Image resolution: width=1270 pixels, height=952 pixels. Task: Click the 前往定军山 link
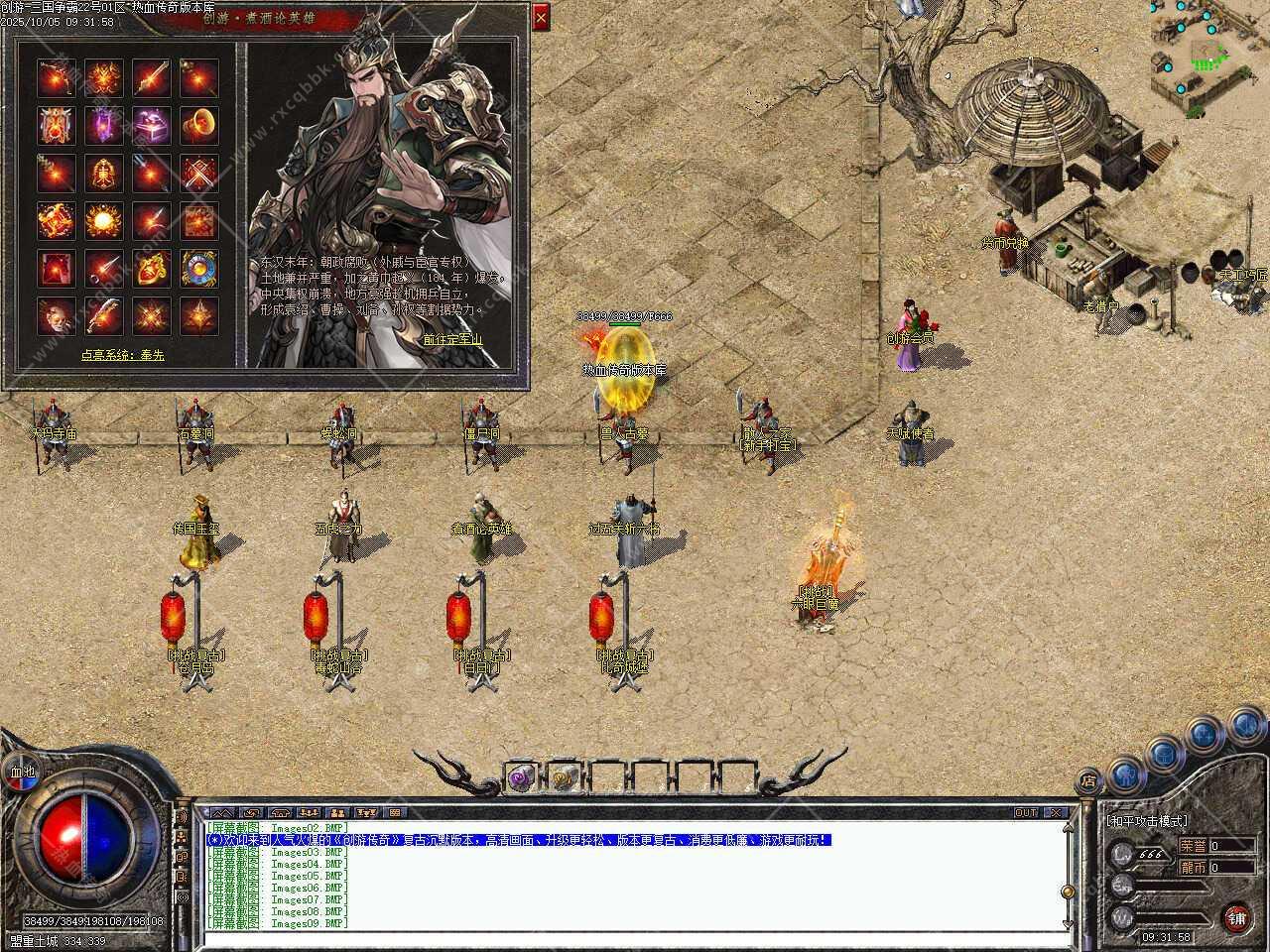pyautogui.click(x=452, y=339)
